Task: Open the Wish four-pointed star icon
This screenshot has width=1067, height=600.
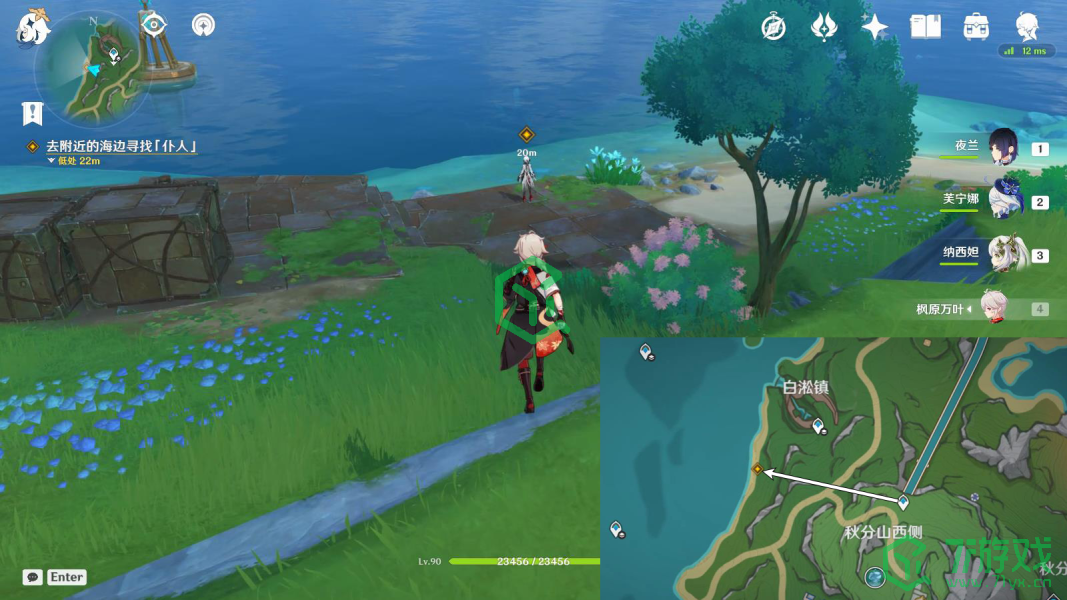Action: [875, 27]
